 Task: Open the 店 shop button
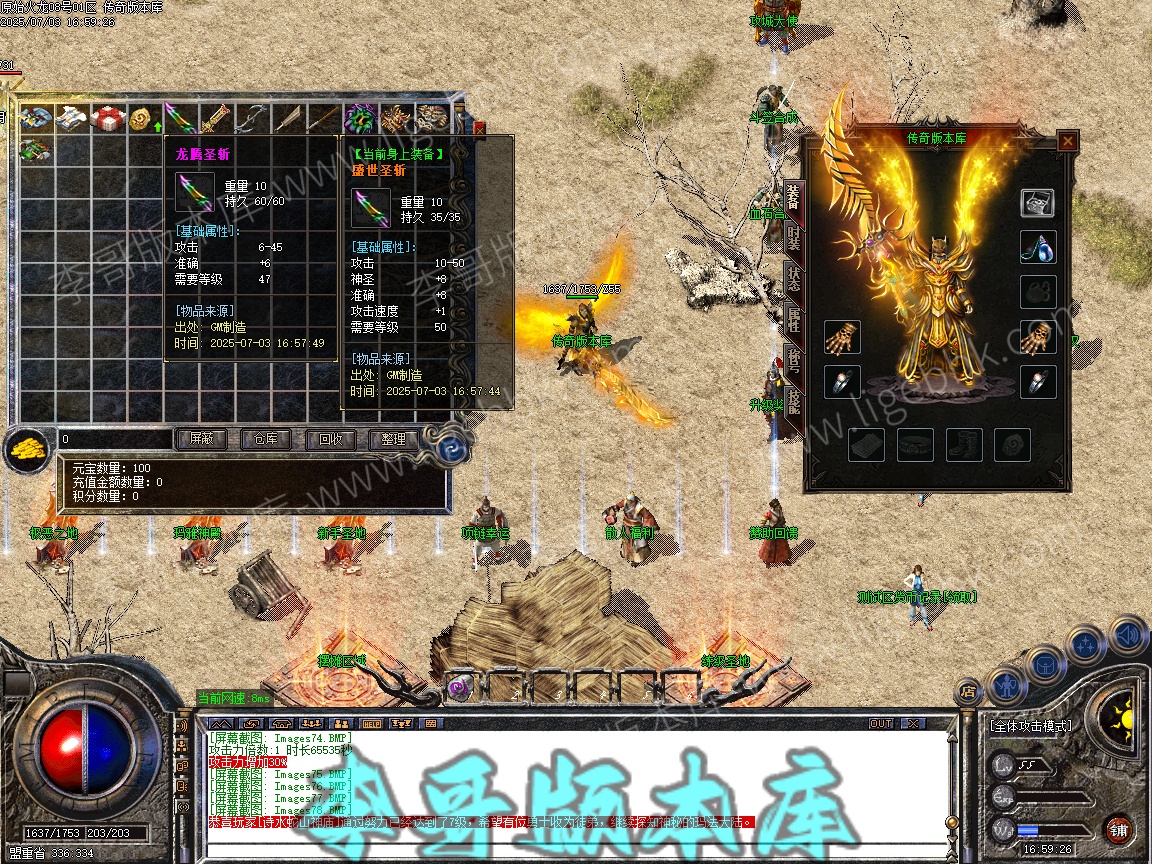click(967, 690)
